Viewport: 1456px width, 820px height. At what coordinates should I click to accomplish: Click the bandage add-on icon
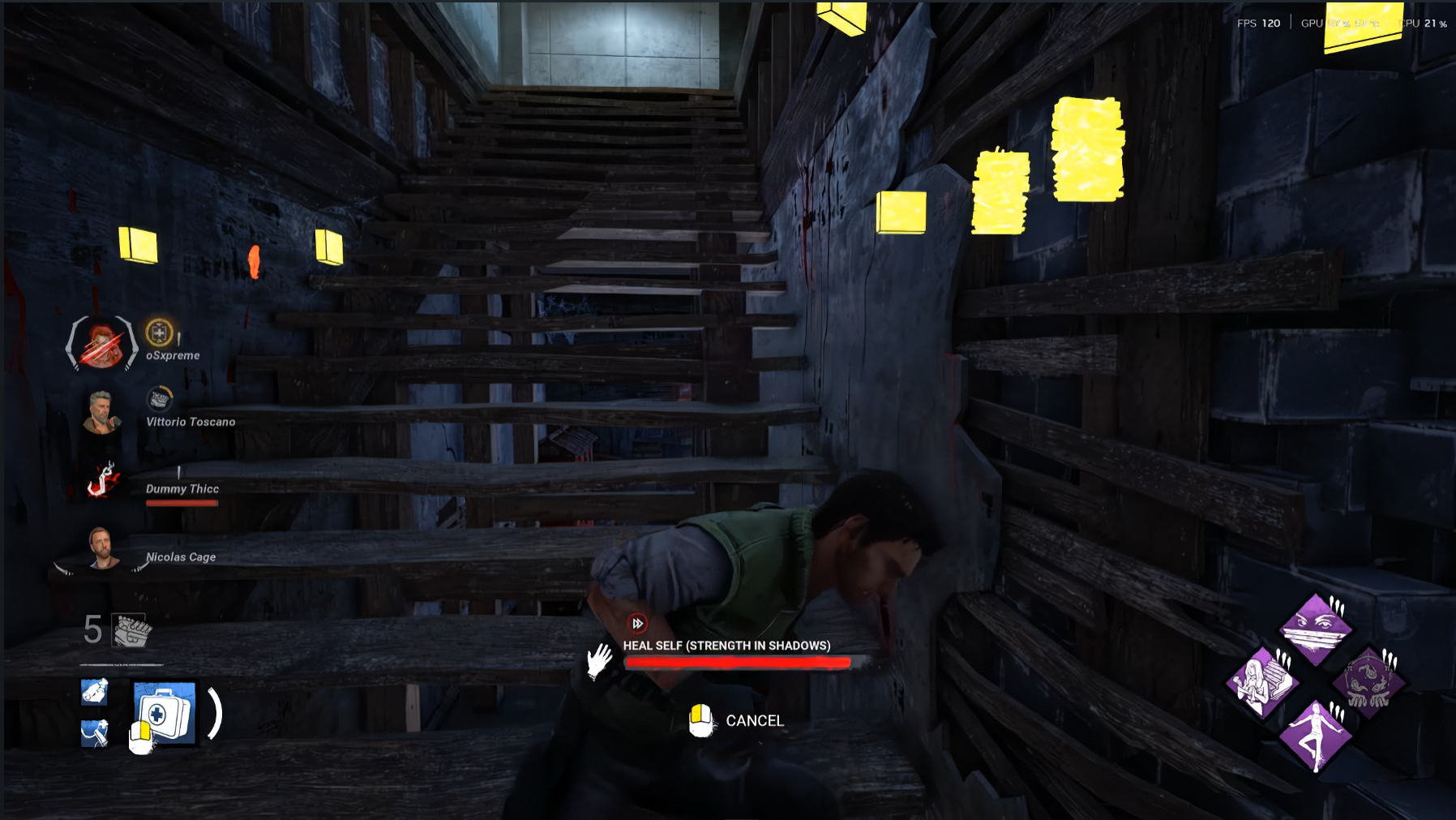(96, 690)
